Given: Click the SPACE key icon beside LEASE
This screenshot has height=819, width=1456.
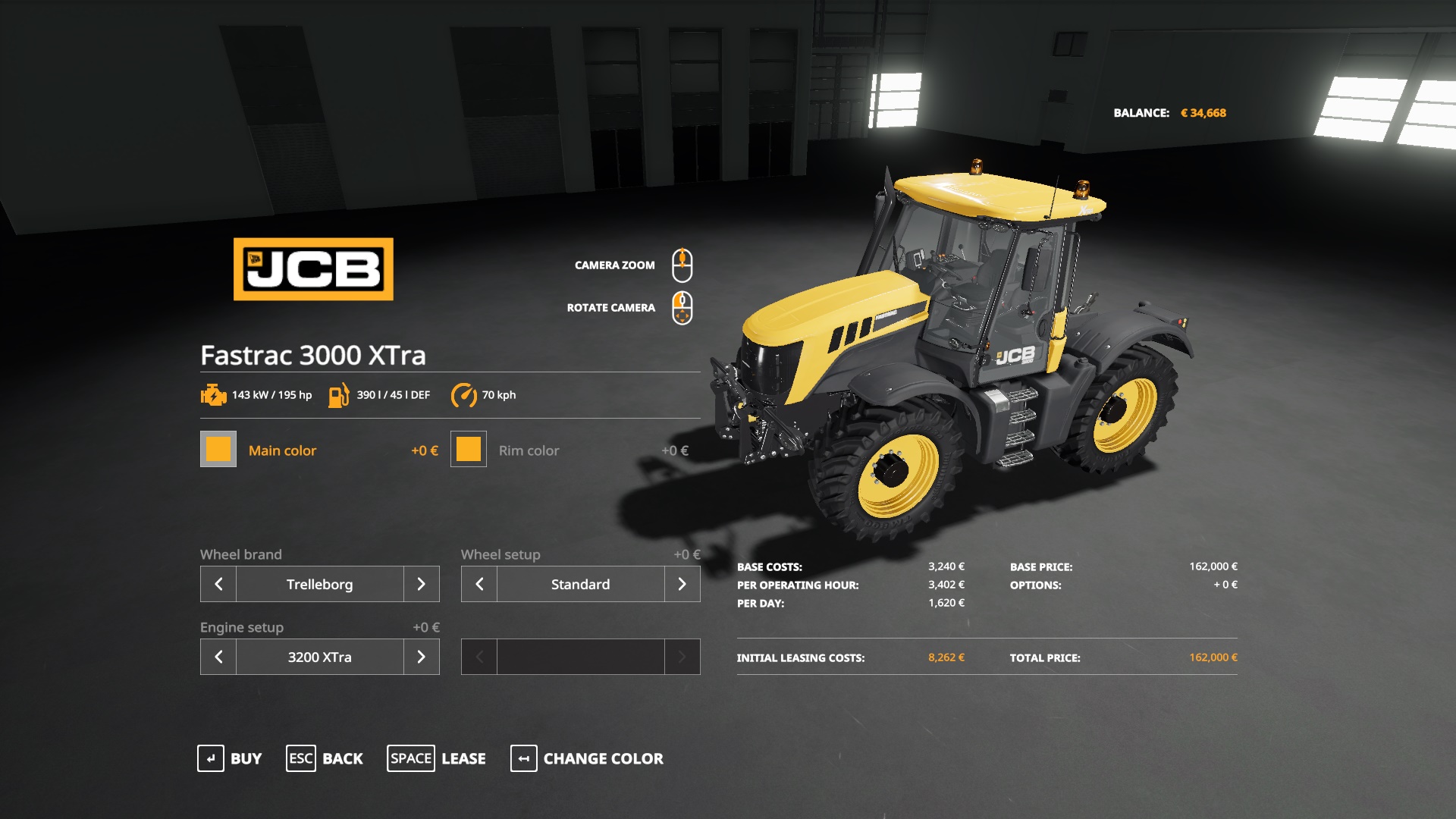Looking at the screenshot, I should point(411,758).
